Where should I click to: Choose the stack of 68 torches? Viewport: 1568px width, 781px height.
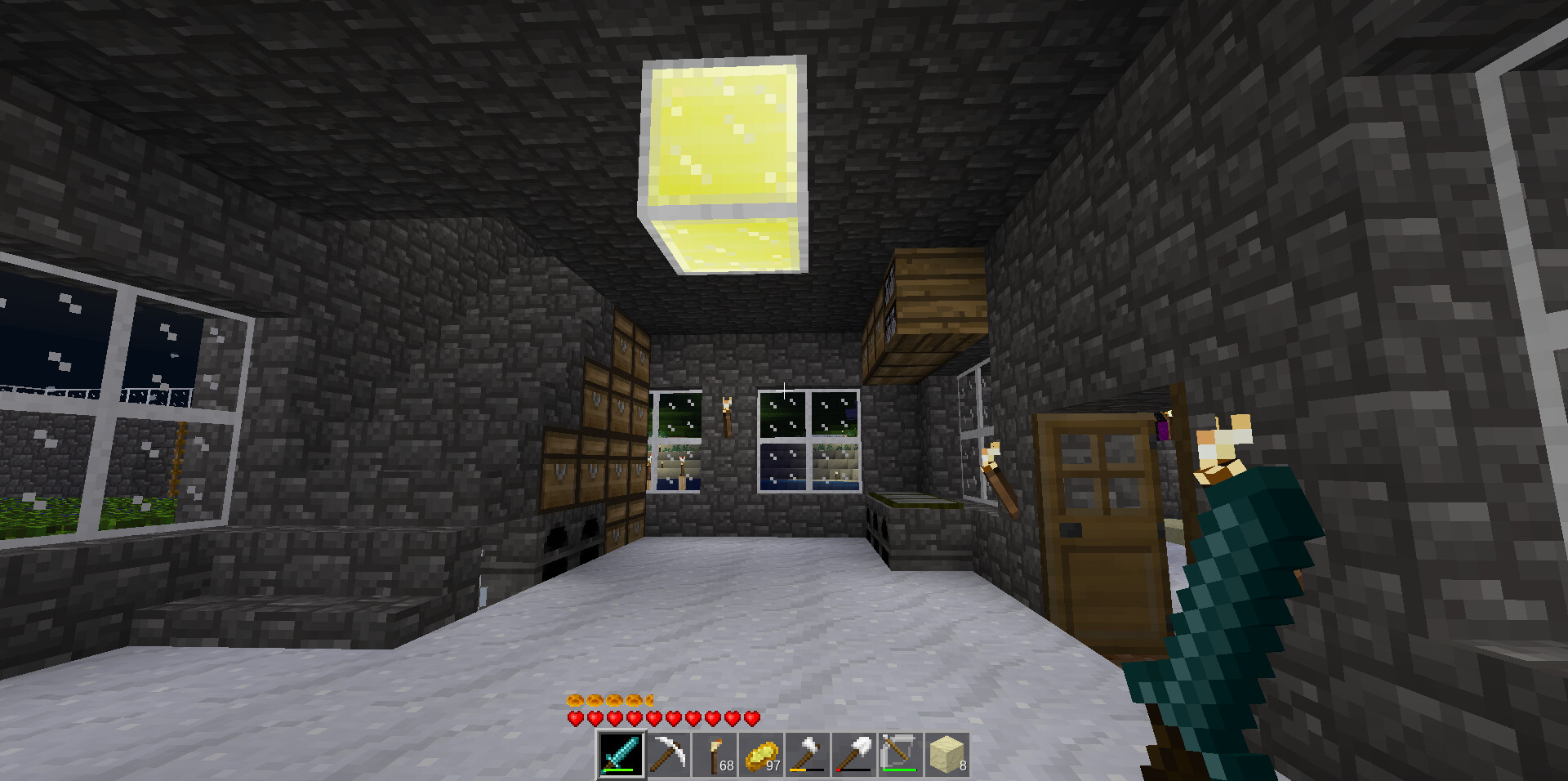pos(715,754)
